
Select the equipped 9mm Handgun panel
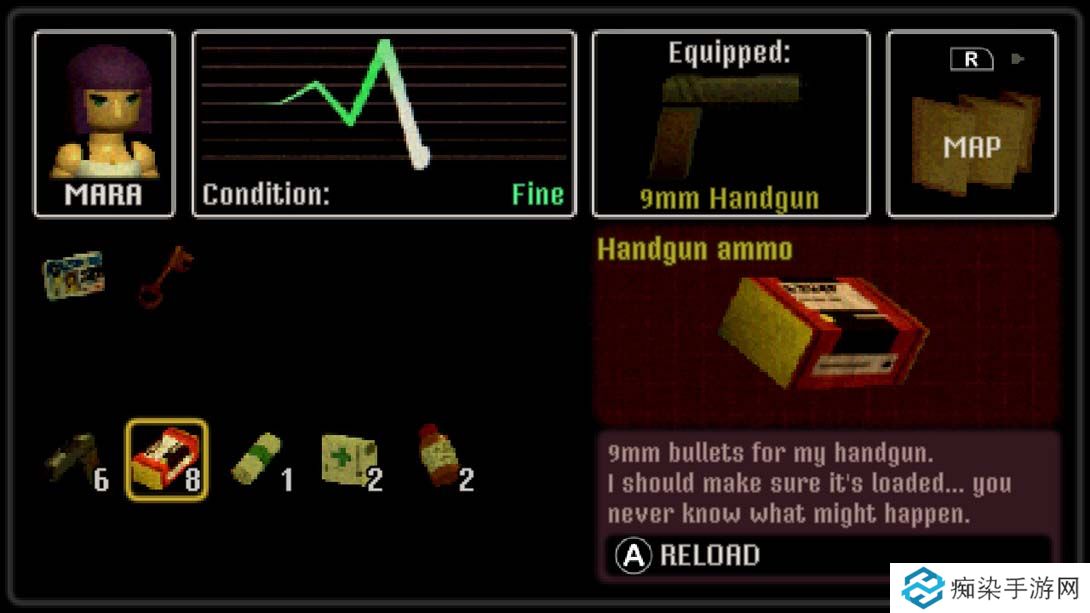tap(731, 124)
